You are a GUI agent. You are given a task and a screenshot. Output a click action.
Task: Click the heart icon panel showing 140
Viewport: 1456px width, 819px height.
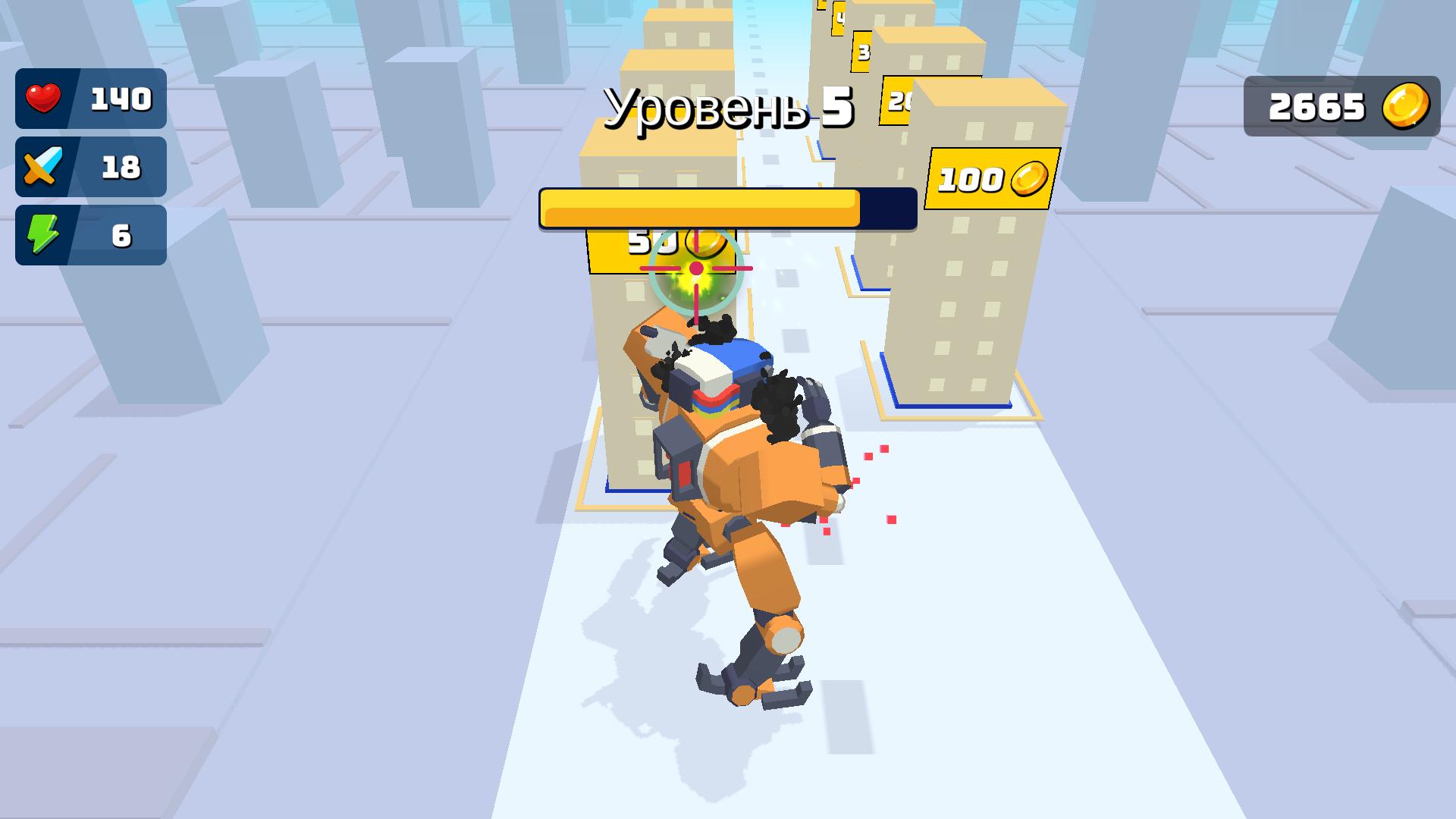click(x=91, y=97)
